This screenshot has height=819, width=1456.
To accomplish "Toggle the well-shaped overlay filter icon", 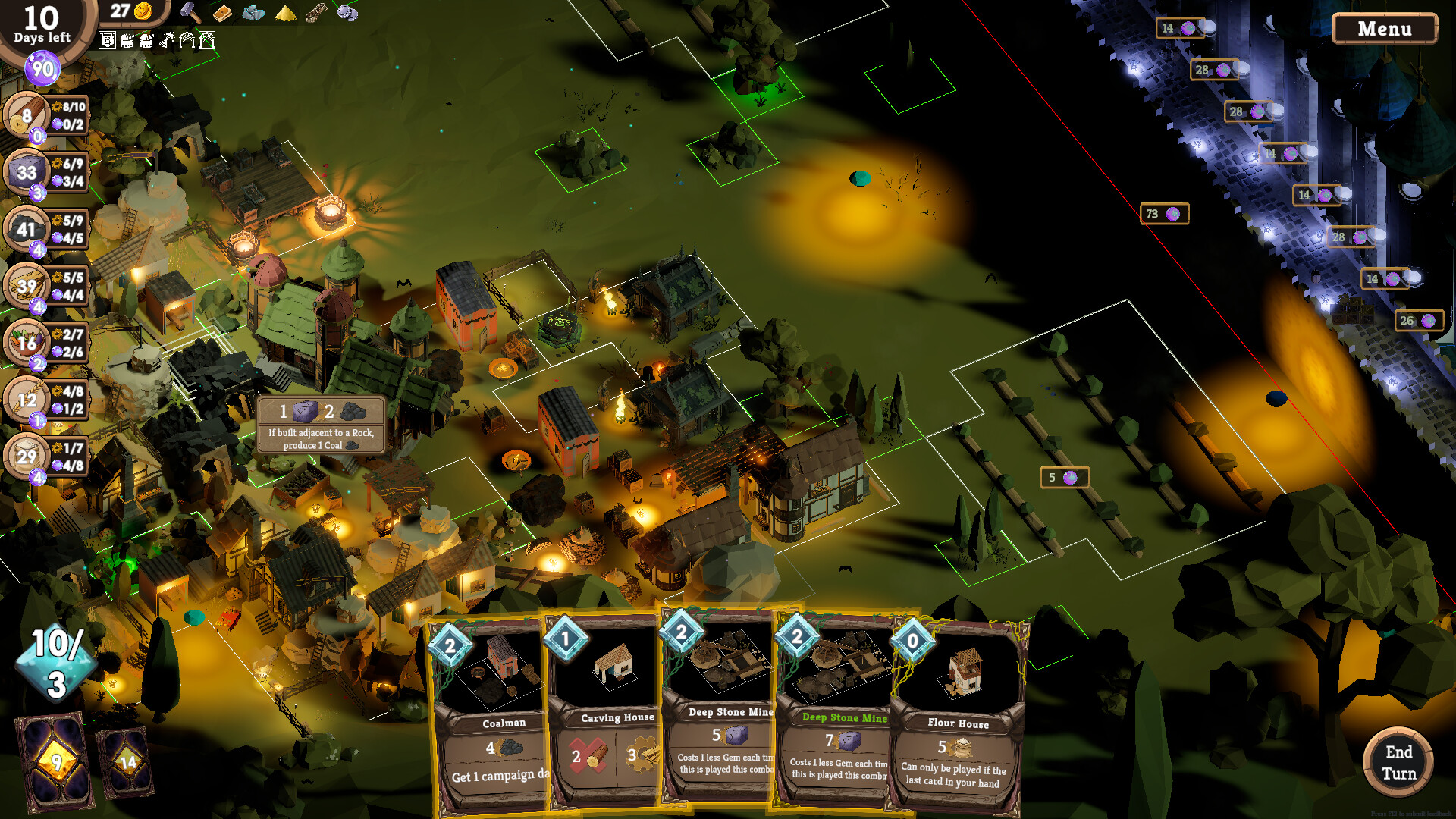I will coord(206,40).
